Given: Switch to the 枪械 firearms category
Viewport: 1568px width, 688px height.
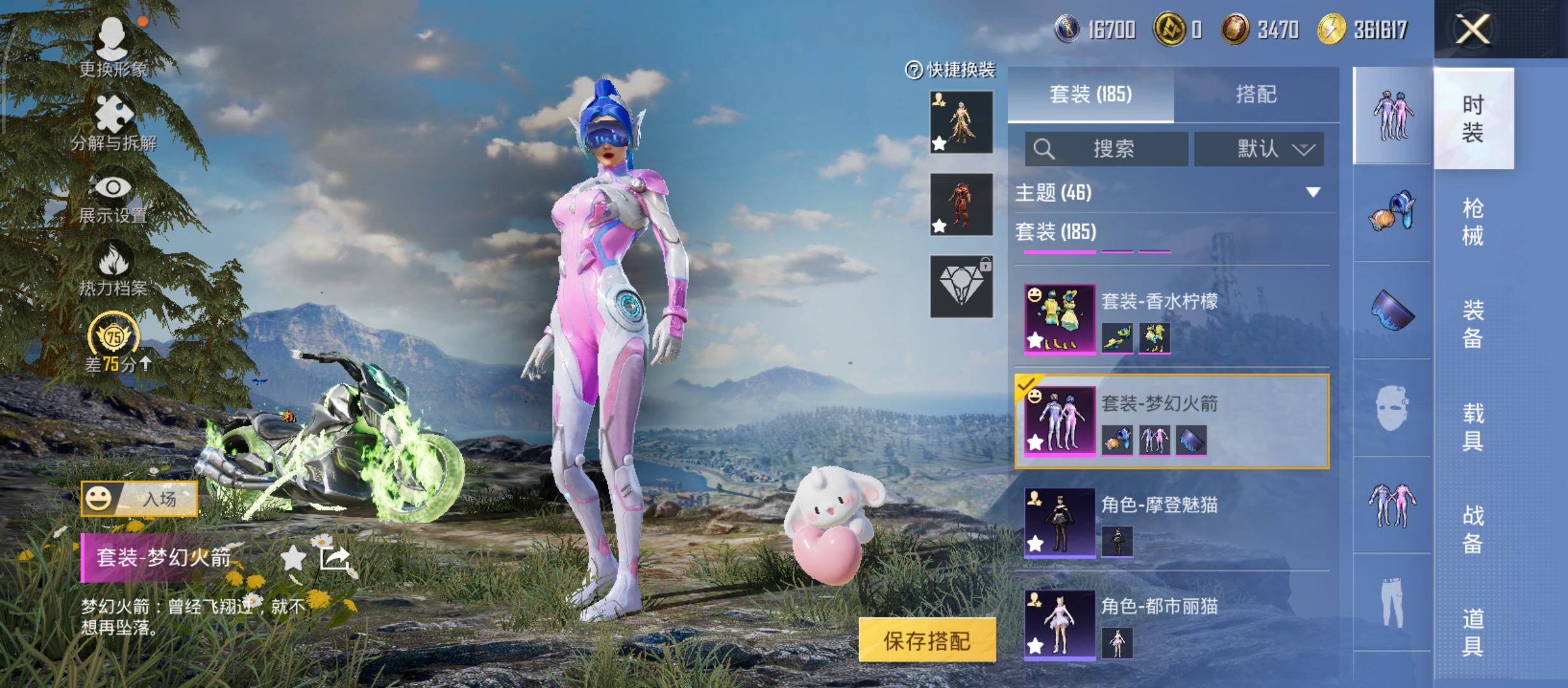Looking at the screenshot, I should click(x=1472, y=222).
